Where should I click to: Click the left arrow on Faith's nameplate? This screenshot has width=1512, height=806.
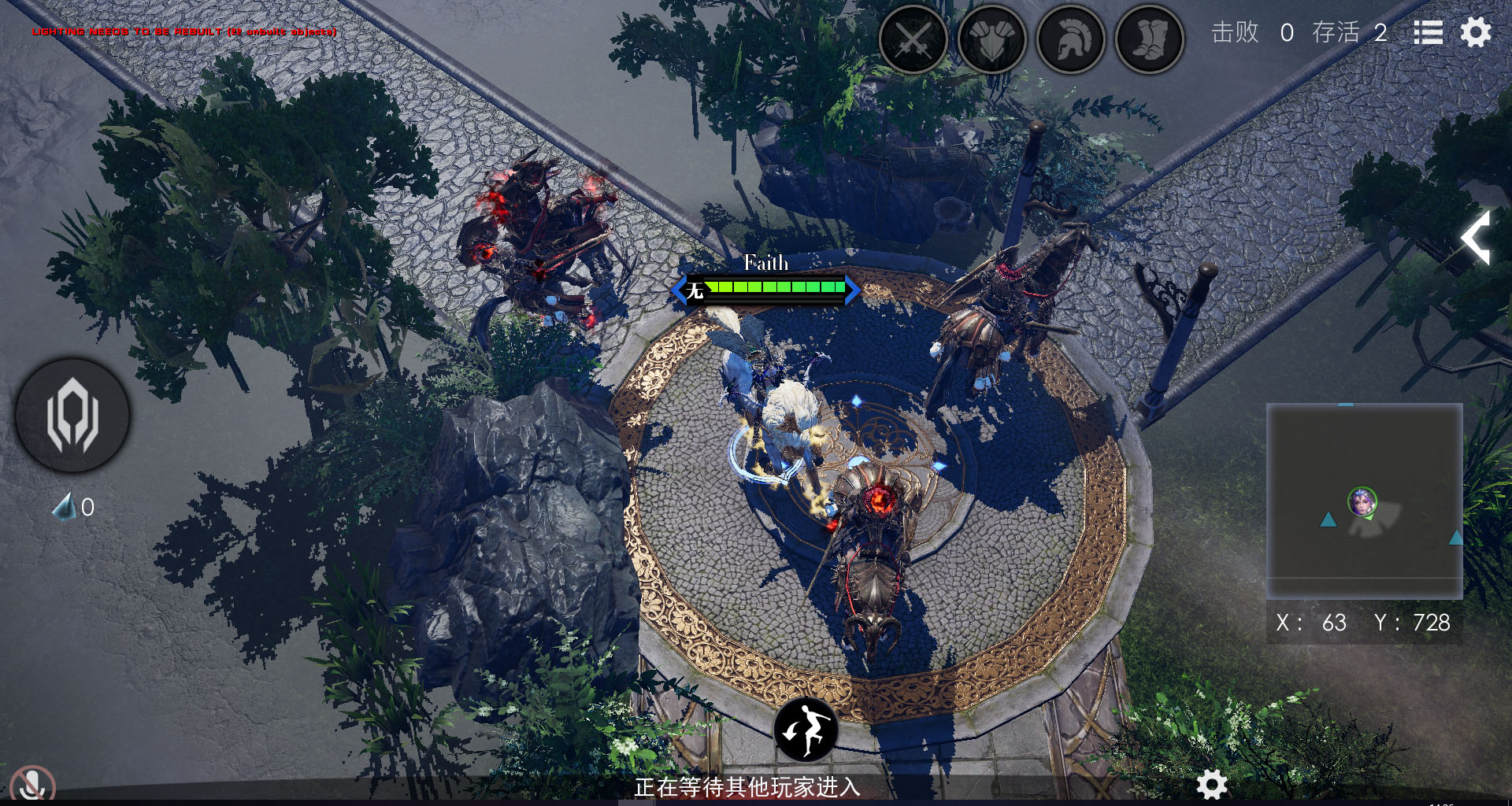(x=678, y=290)
